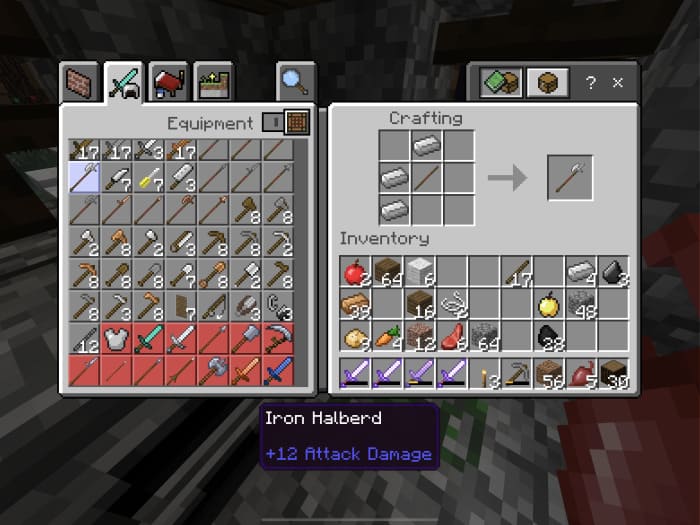Open the magnifying glass search tab
Image resolution: width=700 pixels, height=525 pixels.
(x=296, y=82)
